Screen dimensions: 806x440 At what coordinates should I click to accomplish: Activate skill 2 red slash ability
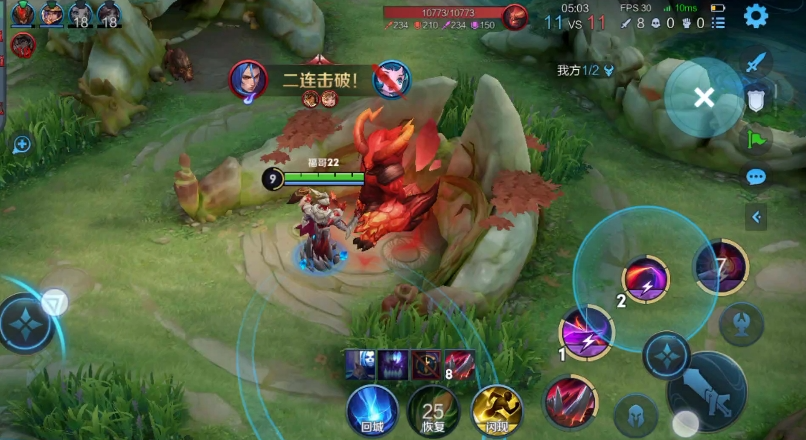645,279
